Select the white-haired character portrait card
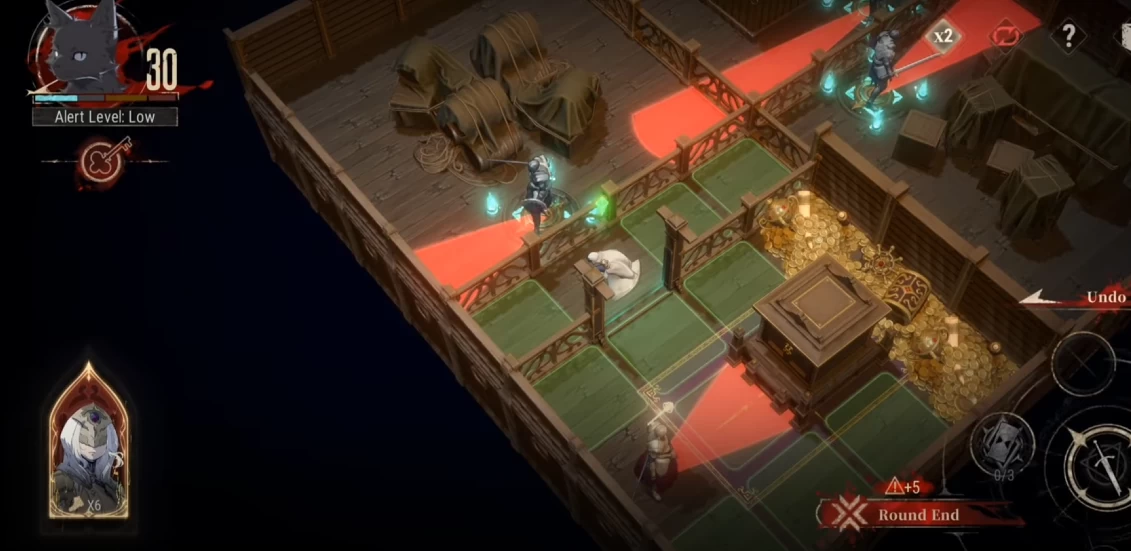The image size is (1131, 551). tap(88, 443)
